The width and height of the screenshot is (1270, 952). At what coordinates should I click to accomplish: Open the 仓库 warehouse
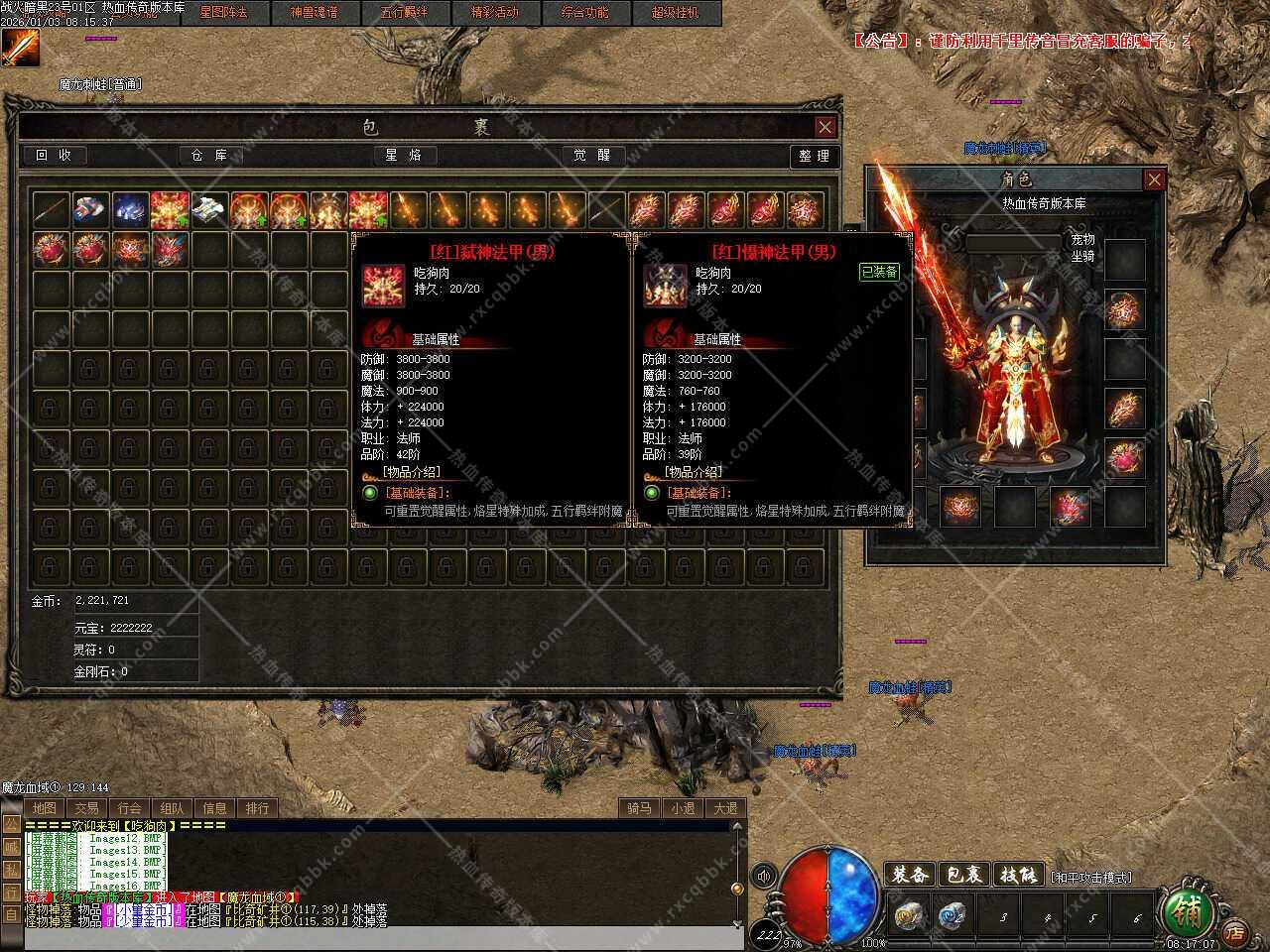[208, 156]
